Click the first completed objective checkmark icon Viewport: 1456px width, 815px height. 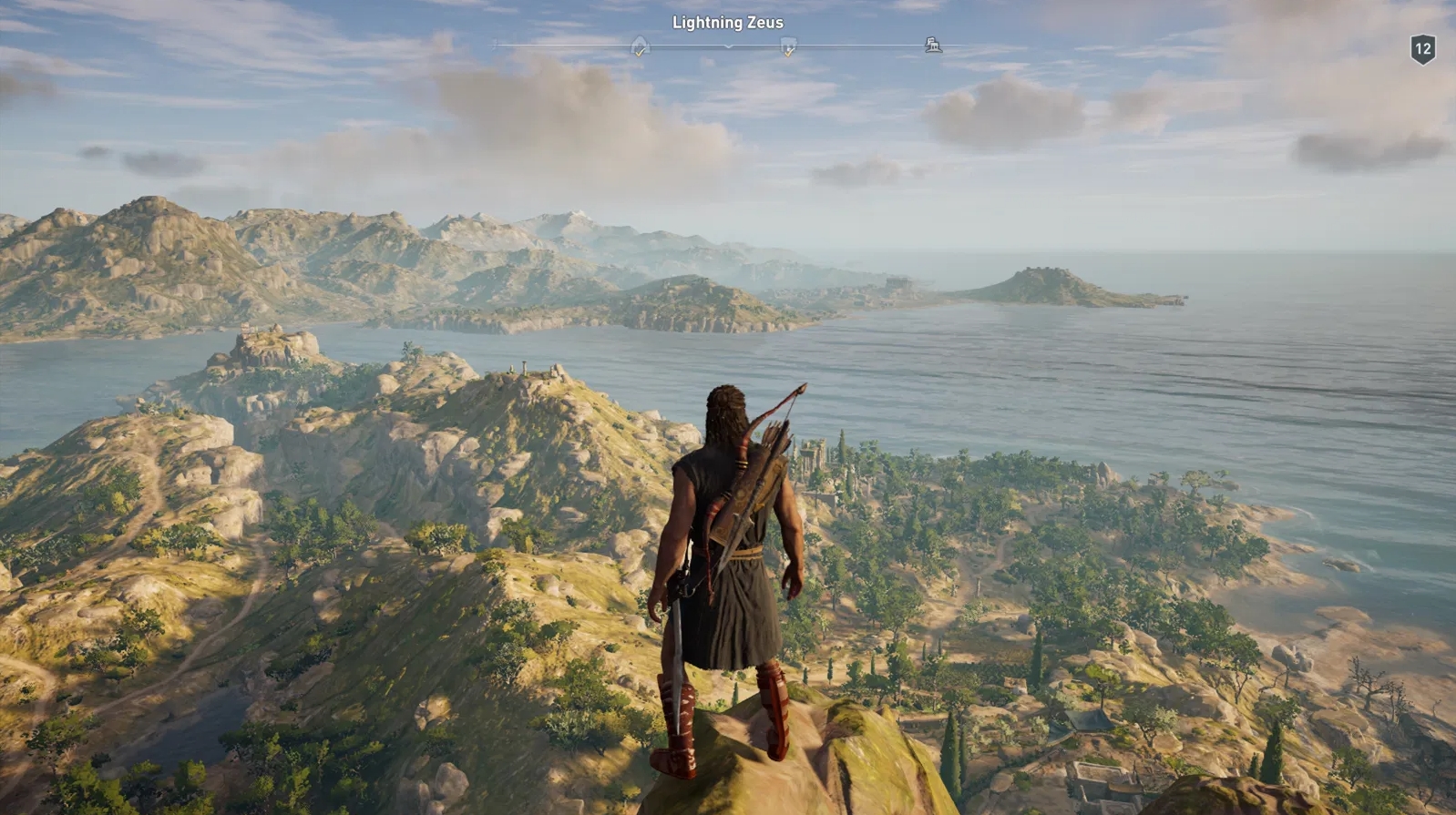(x=641, y=52)
